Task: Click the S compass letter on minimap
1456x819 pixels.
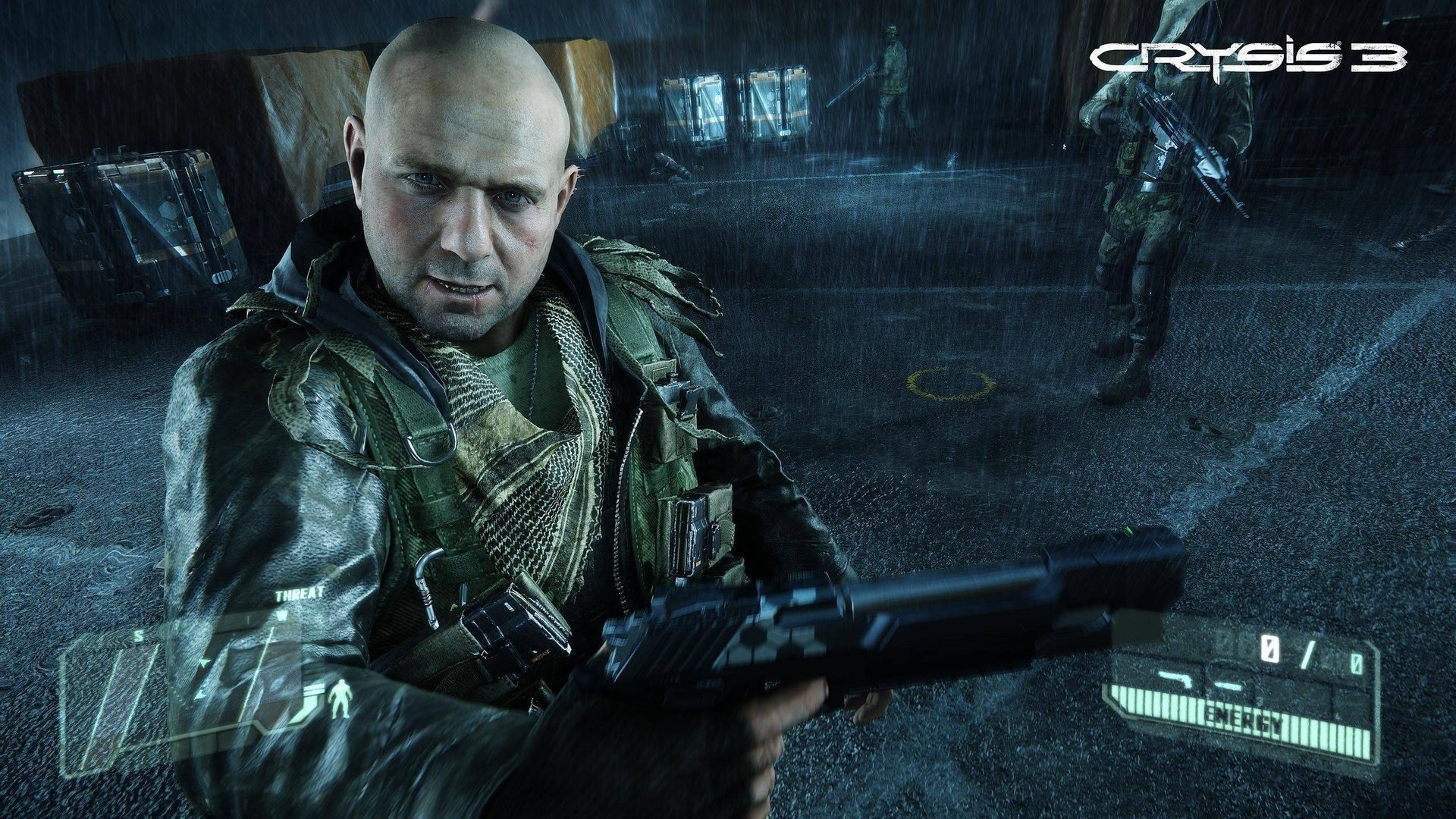Action: (x=138, y=635)
